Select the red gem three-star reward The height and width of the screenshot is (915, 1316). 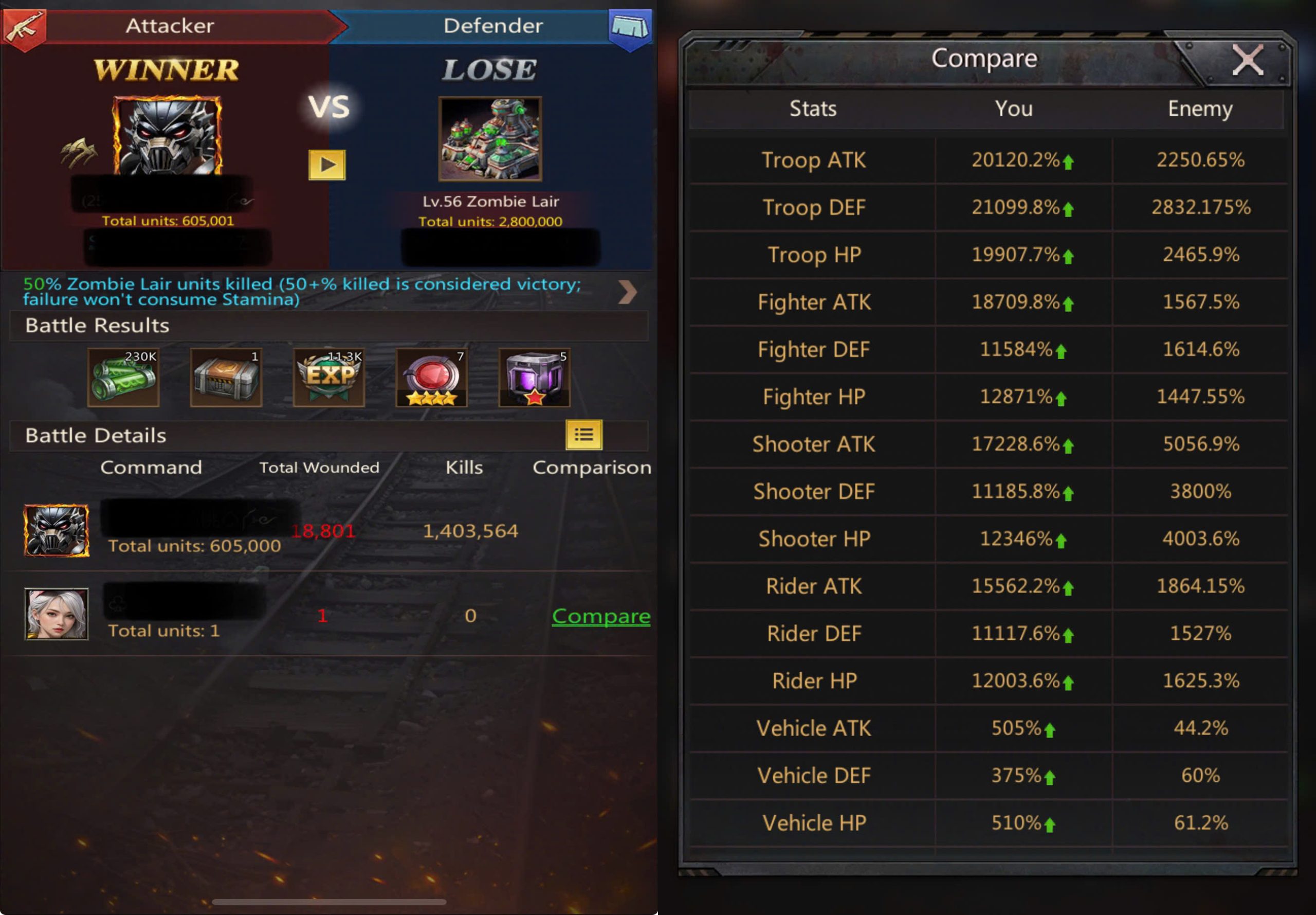(431, 378)
